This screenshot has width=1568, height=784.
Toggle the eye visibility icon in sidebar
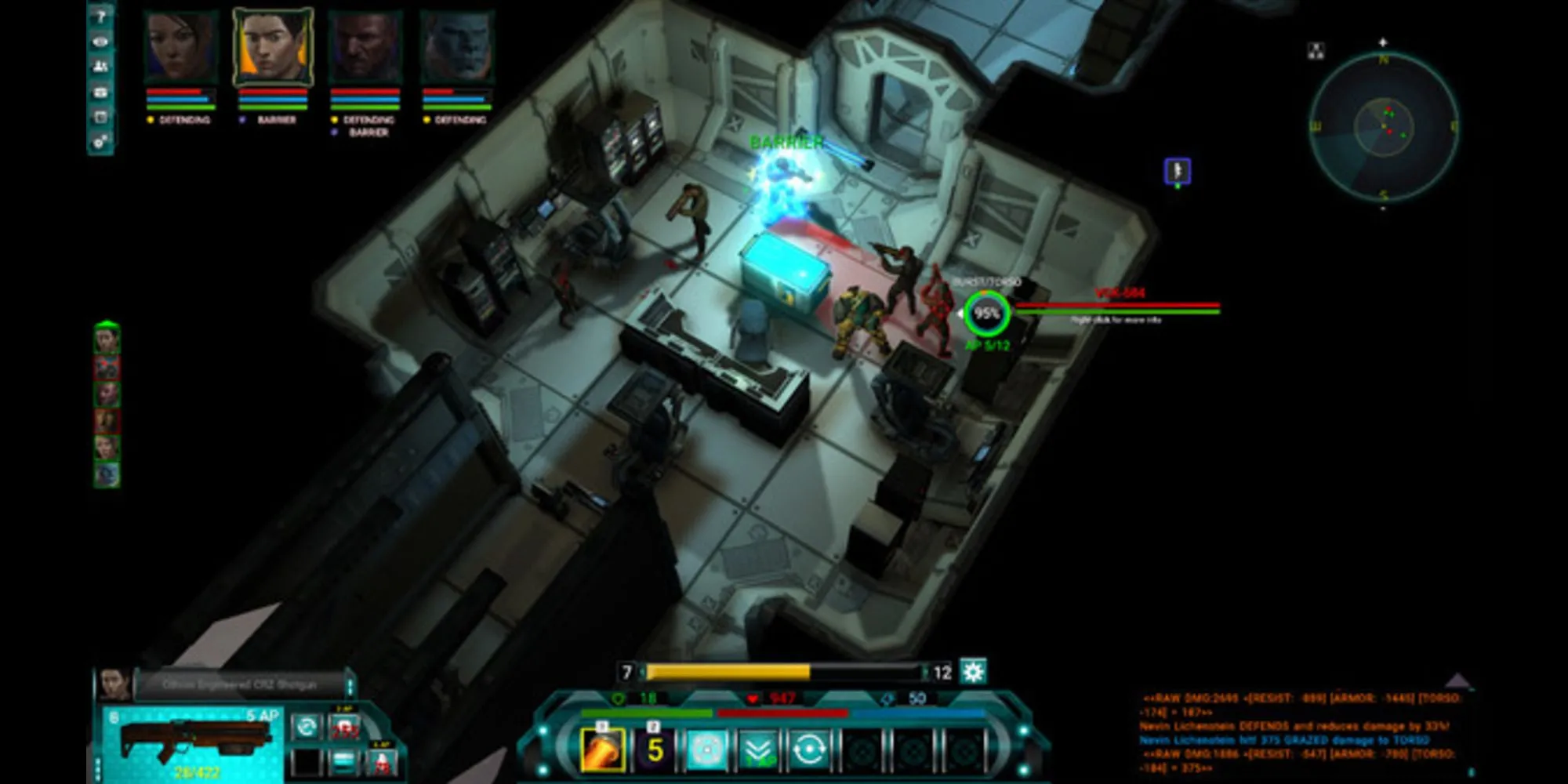tap(100, 42)
